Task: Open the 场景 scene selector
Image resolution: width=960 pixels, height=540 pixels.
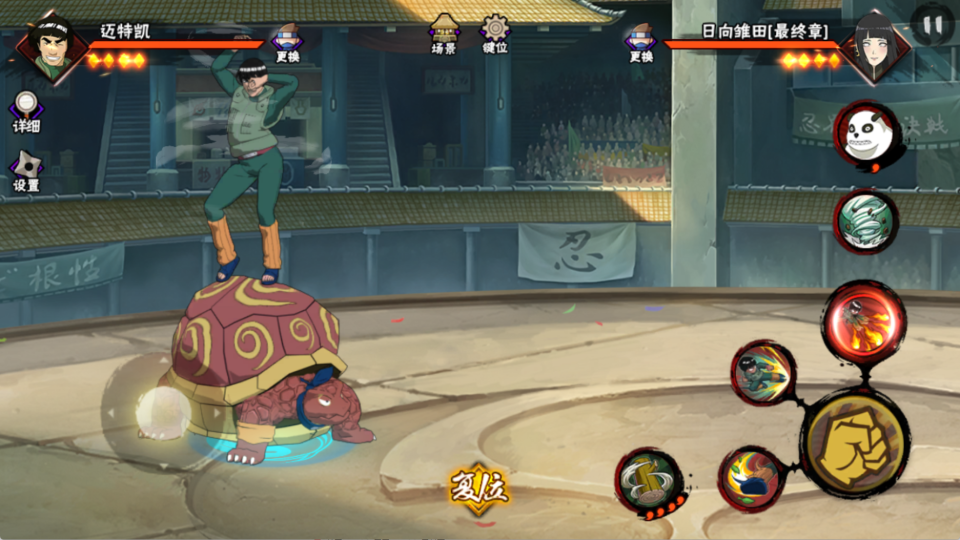Action: (x=444, y=34)
